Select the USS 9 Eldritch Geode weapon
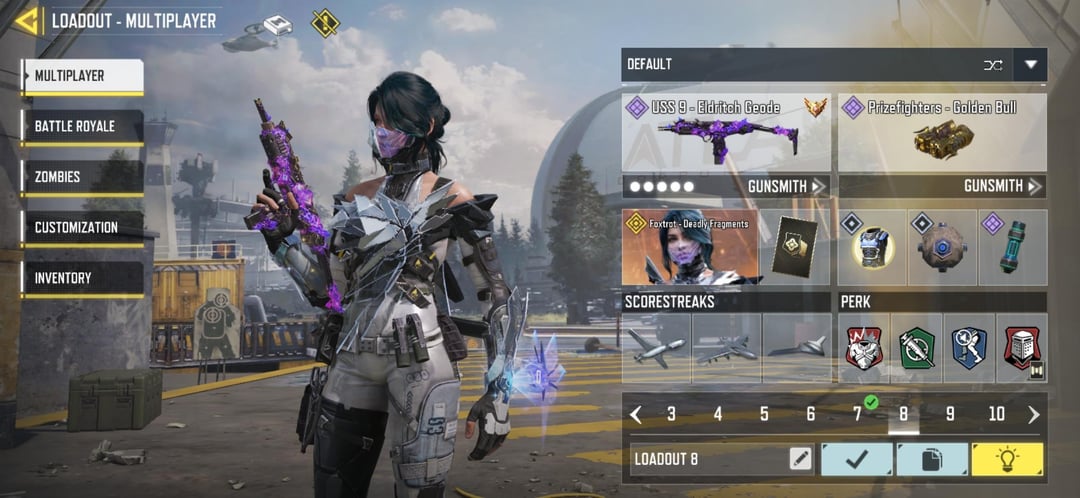Screen dimensions: 1080x498 (726, 132)
